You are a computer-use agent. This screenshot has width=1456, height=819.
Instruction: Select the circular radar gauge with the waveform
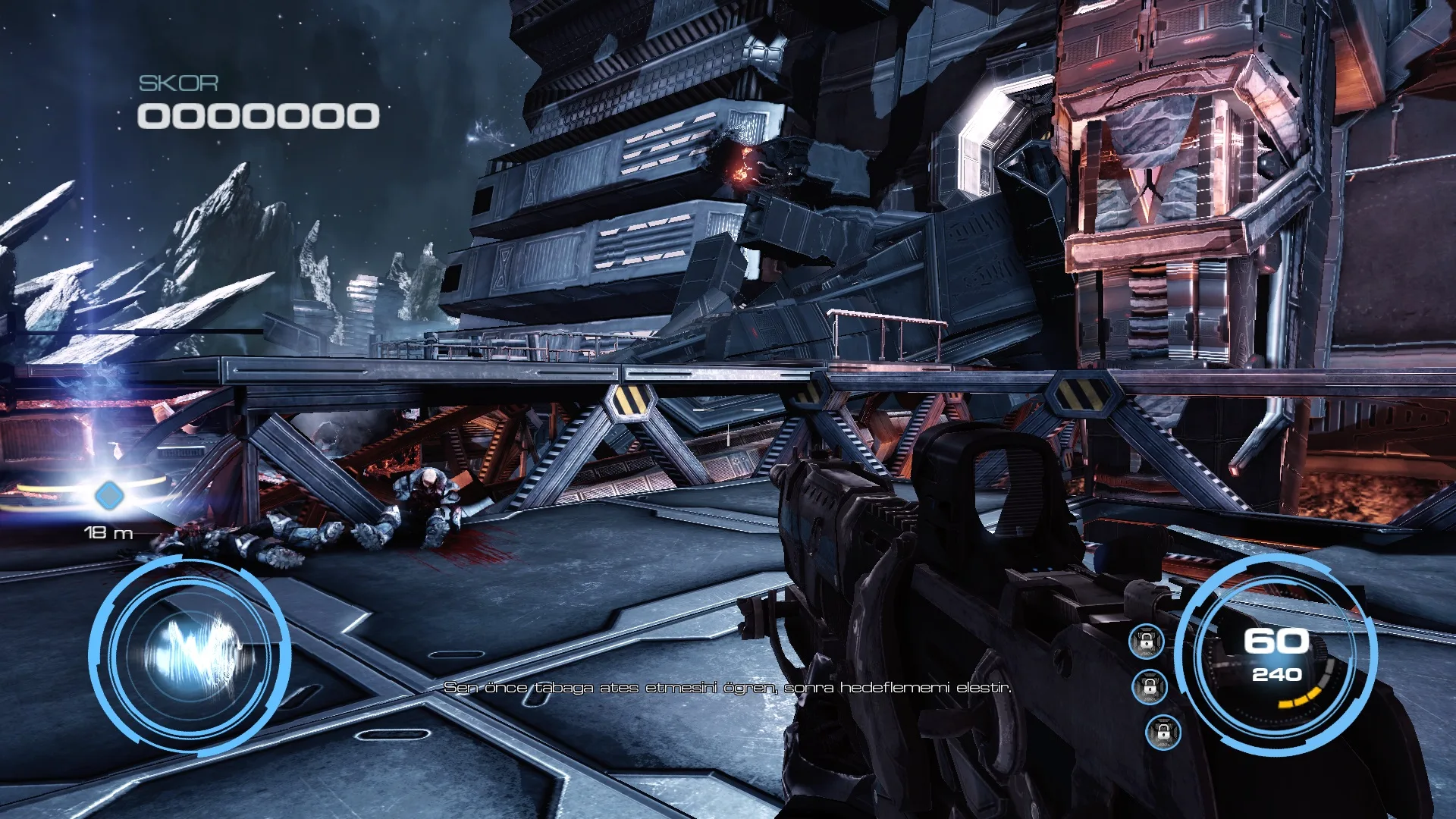[190, 654]
